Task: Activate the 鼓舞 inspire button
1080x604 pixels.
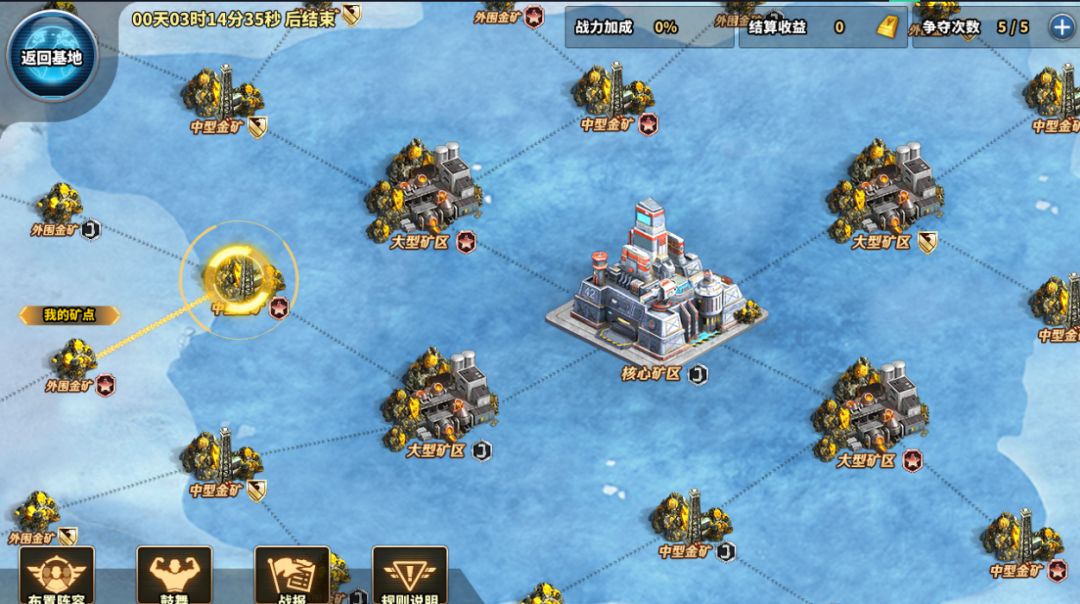Action: pyautogui.click(x=174, y=575)
